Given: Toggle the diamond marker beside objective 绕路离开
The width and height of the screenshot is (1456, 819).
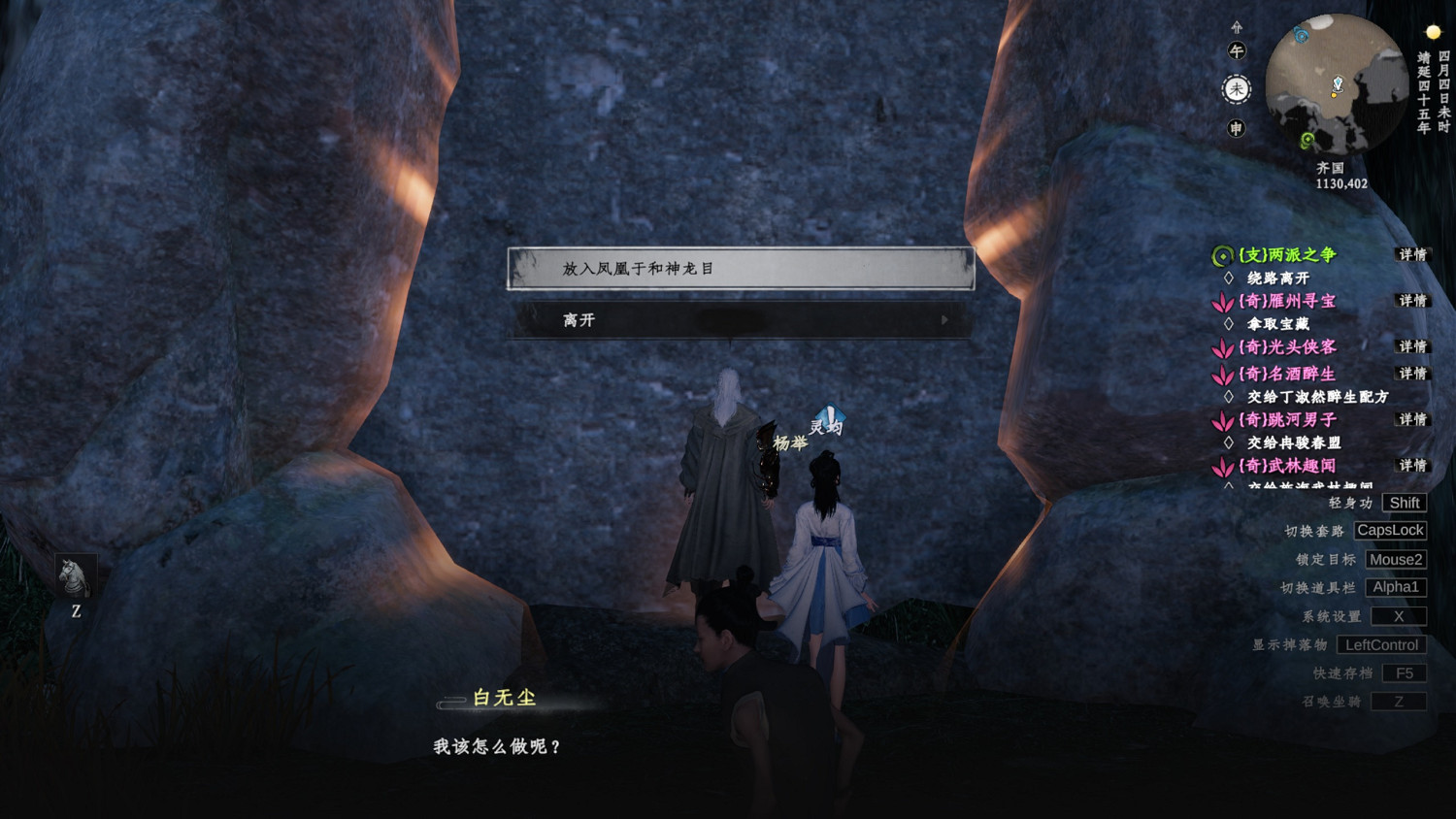Looking at the screenshot, I should (1228, 276).
